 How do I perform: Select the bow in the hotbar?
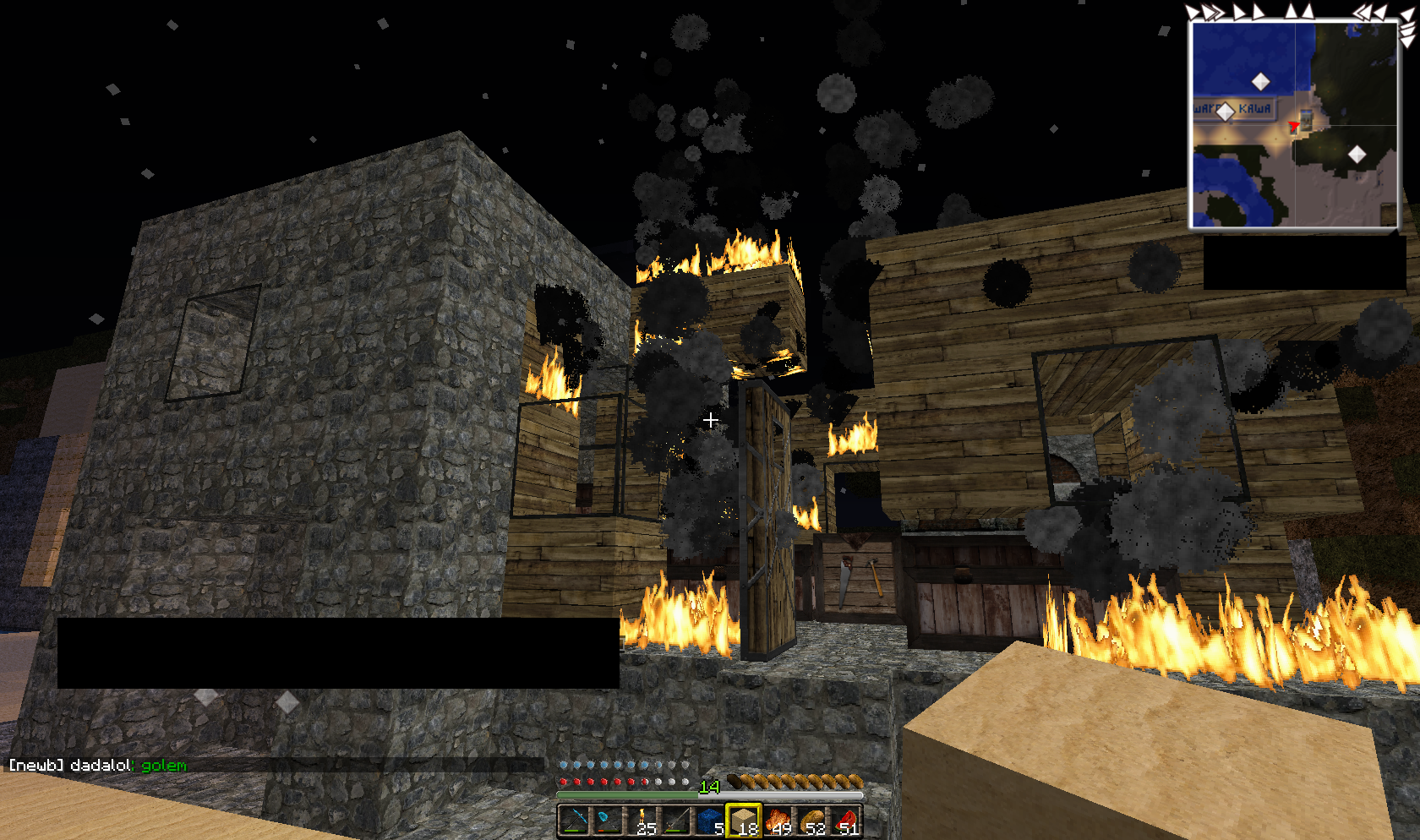(x=574, y=821)
